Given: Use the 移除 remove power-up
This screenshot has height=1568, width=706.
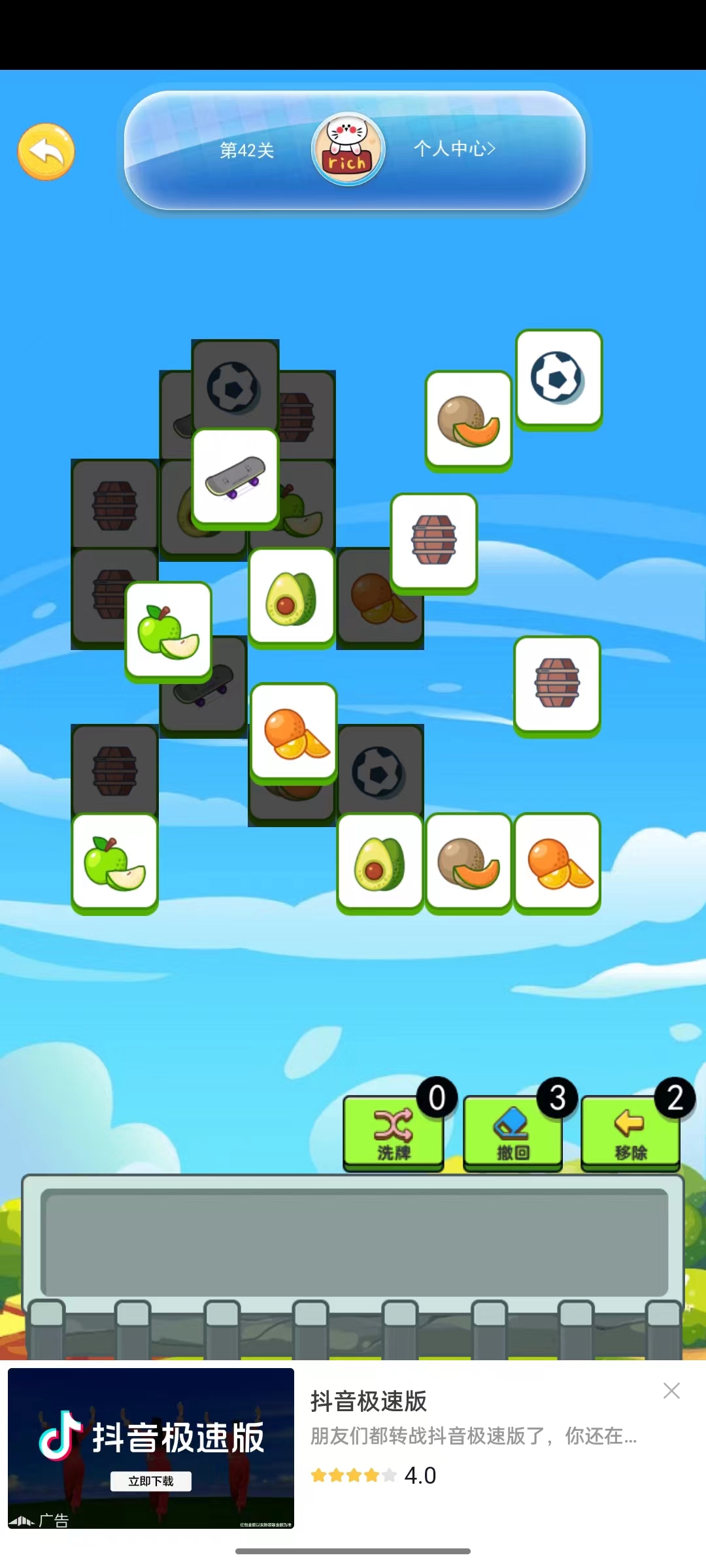Looking at the screenshot, I should point(631,1132).
